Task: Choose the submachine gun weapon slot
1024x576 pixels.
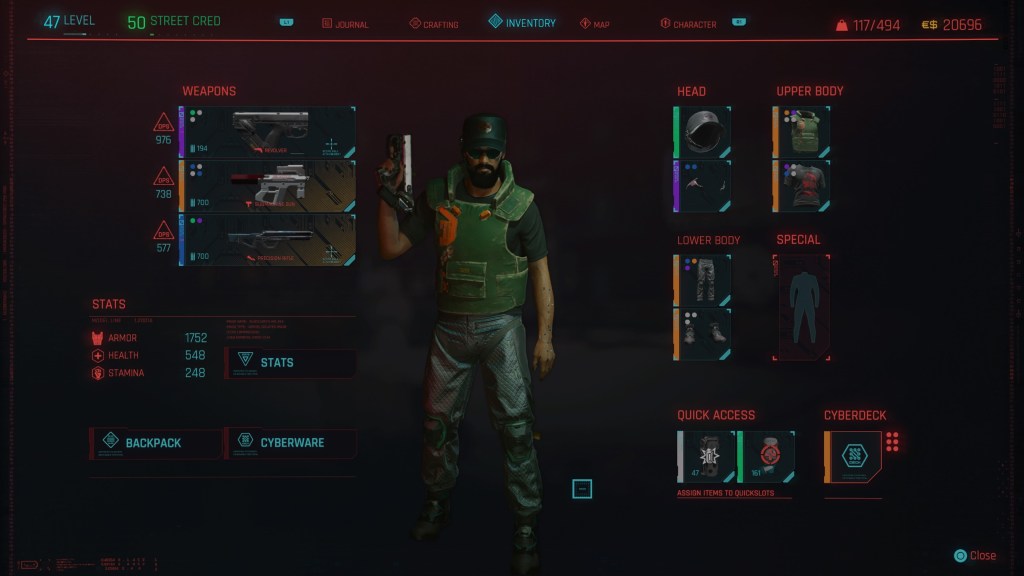Action: (x=268, y=186)
